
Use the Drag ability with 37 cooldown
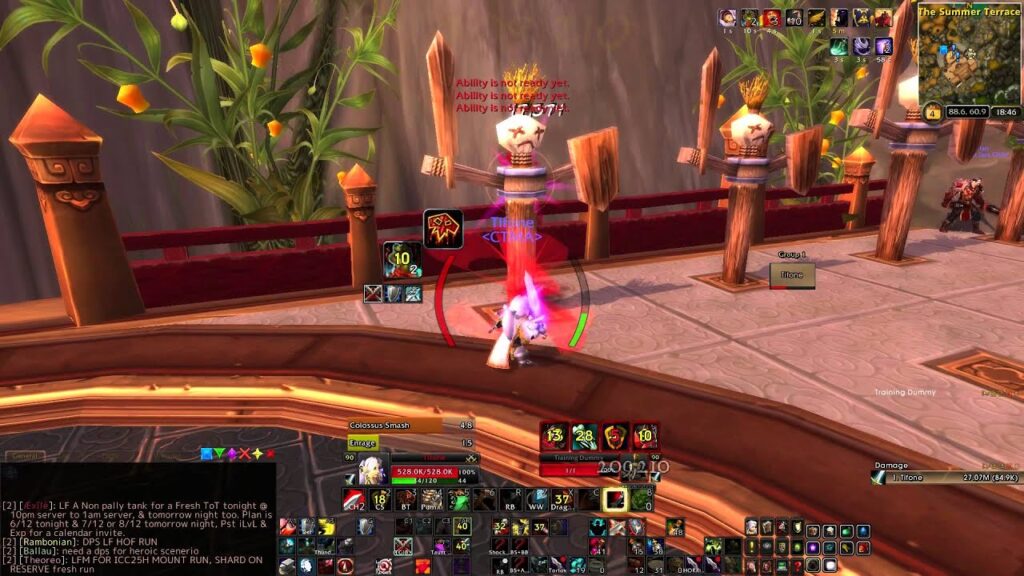[x=562, y=499]
